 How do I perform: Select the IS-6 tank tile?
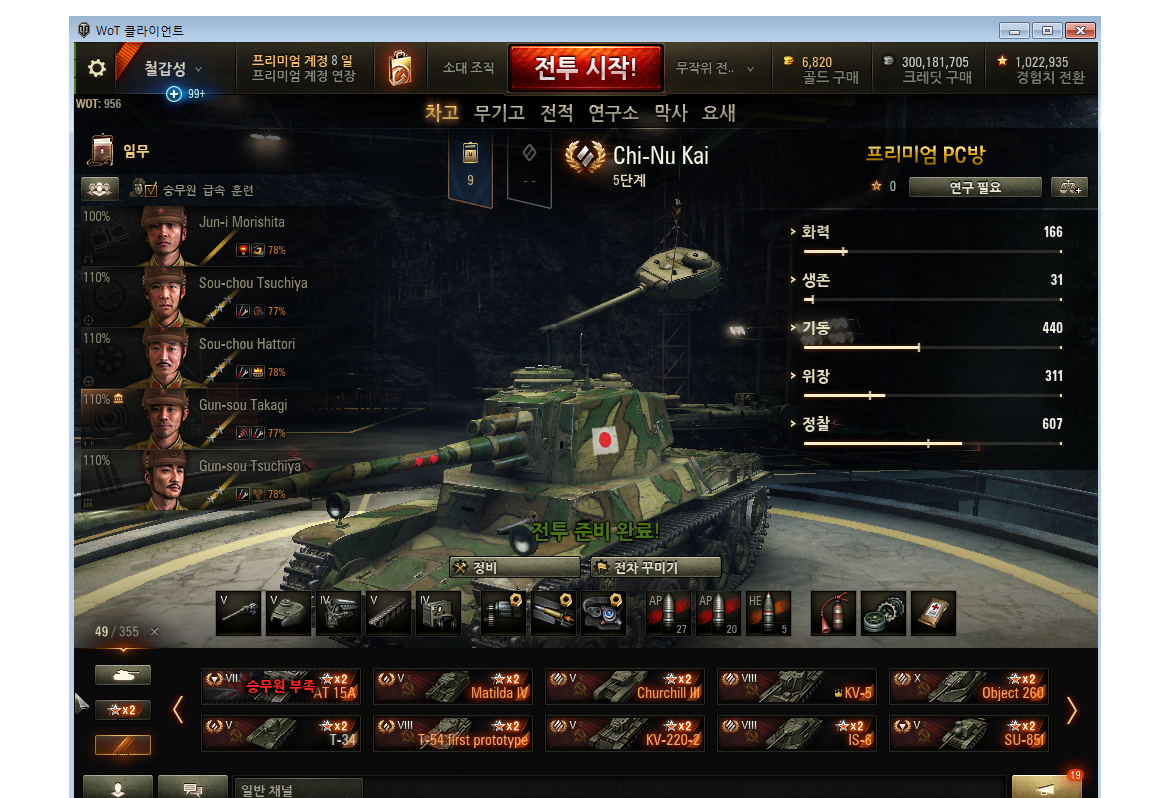pyautogui.click(x=797, y=733)
